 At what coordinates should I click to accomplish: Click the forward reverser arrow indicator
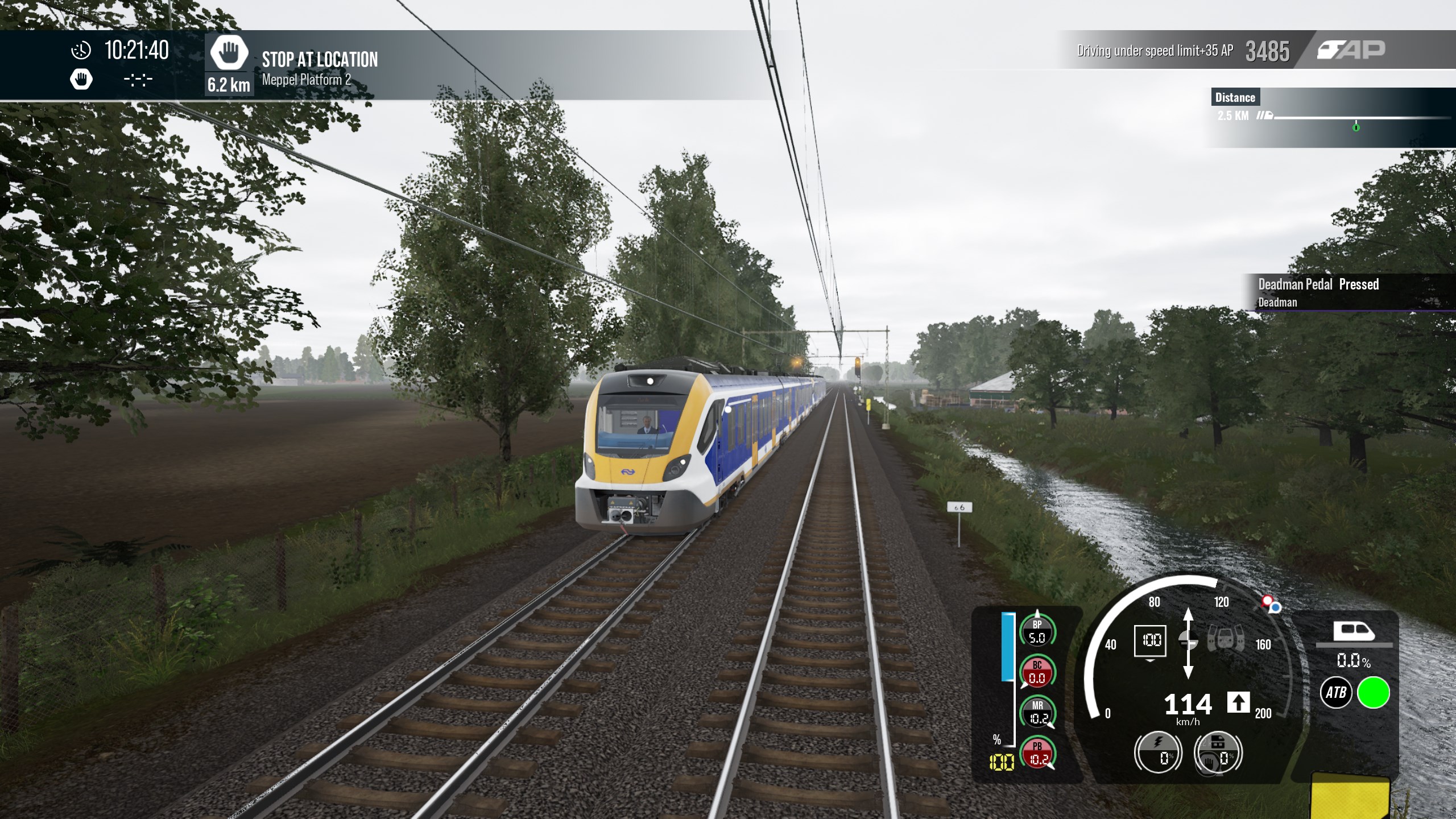coord(1238,703)
